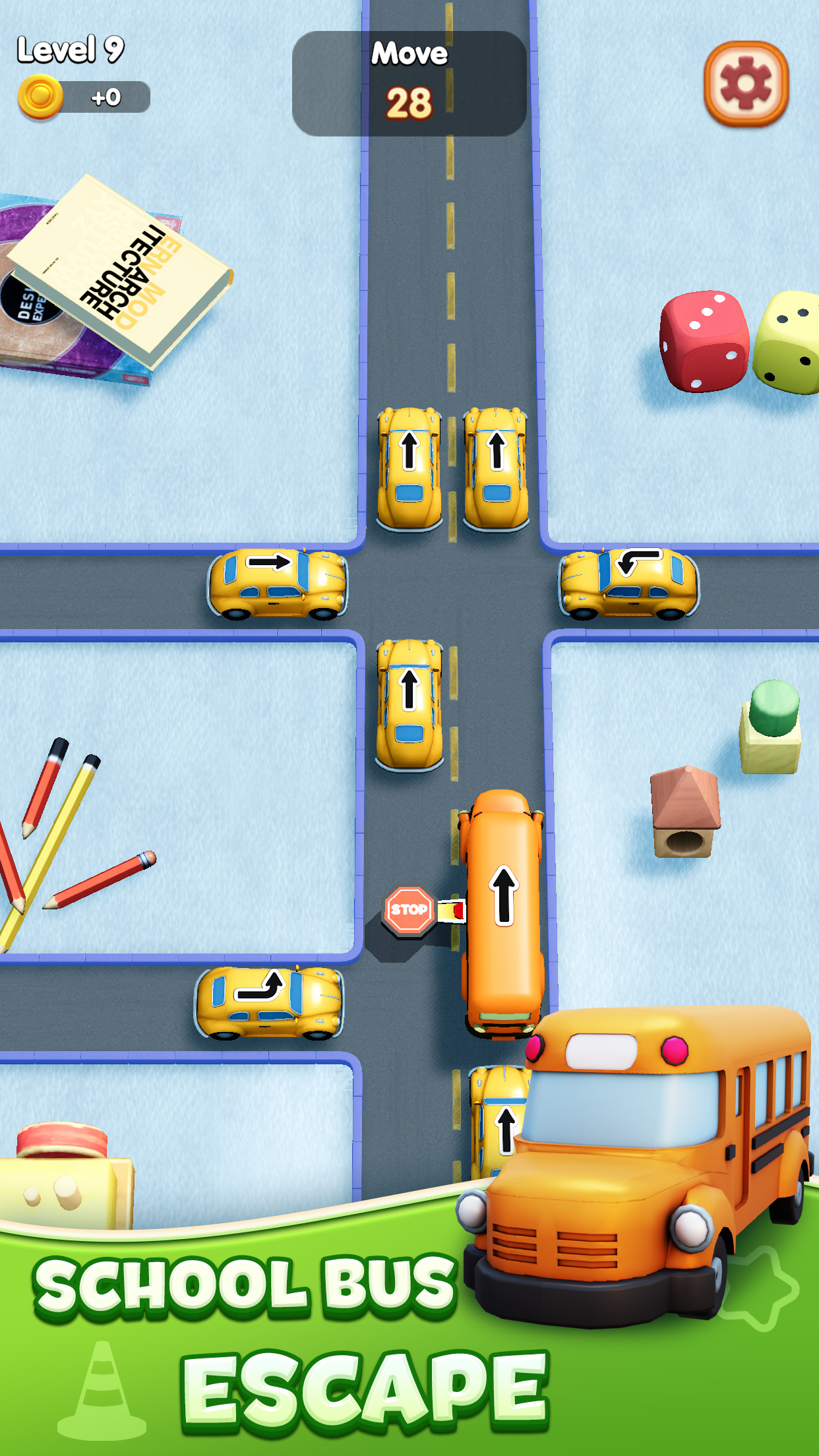Tap the yellow car with right-then-up arrow
Image resolution: width=819 pixels, height=1456 pixels.
click(269, 1002)
